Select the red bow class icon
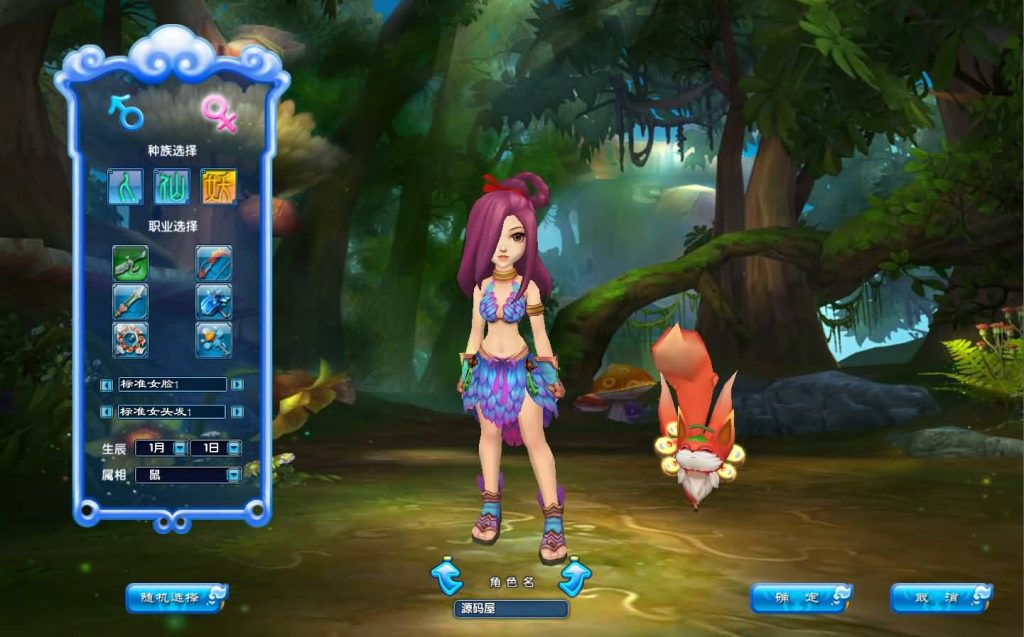Screen dimensions: 1024x637 214,263
